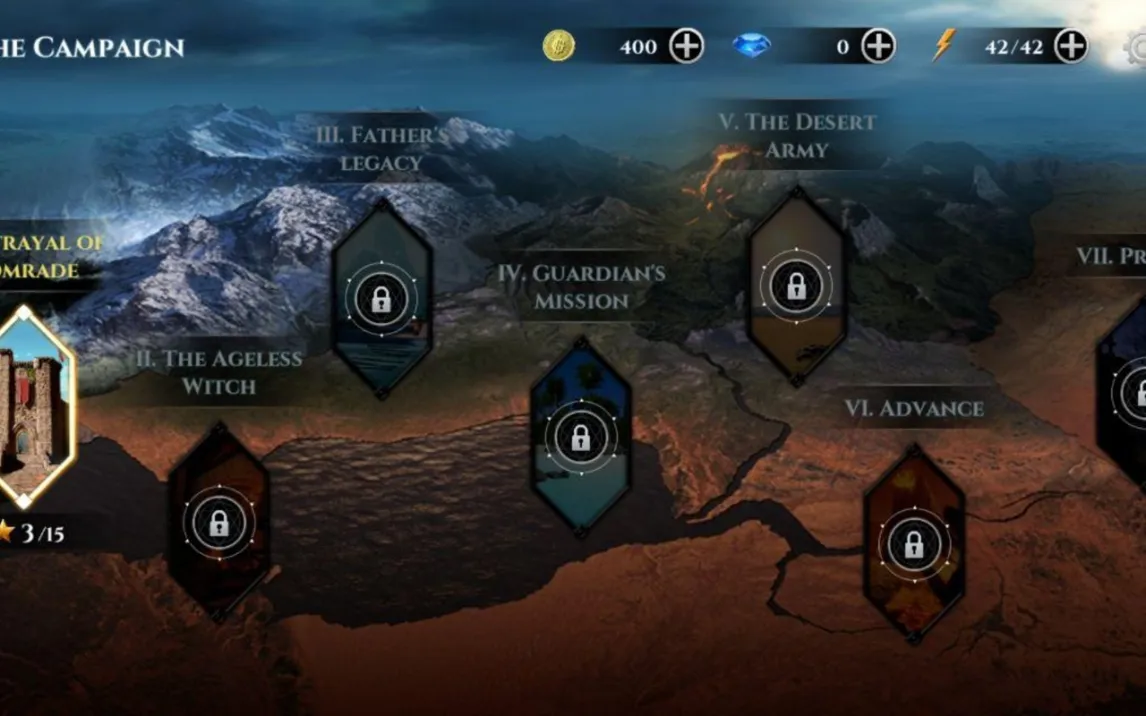This screenshot has height=716, width=1146.
Task: Select the Father's Legacy chapter tile
Action: [x=381, y=298]
